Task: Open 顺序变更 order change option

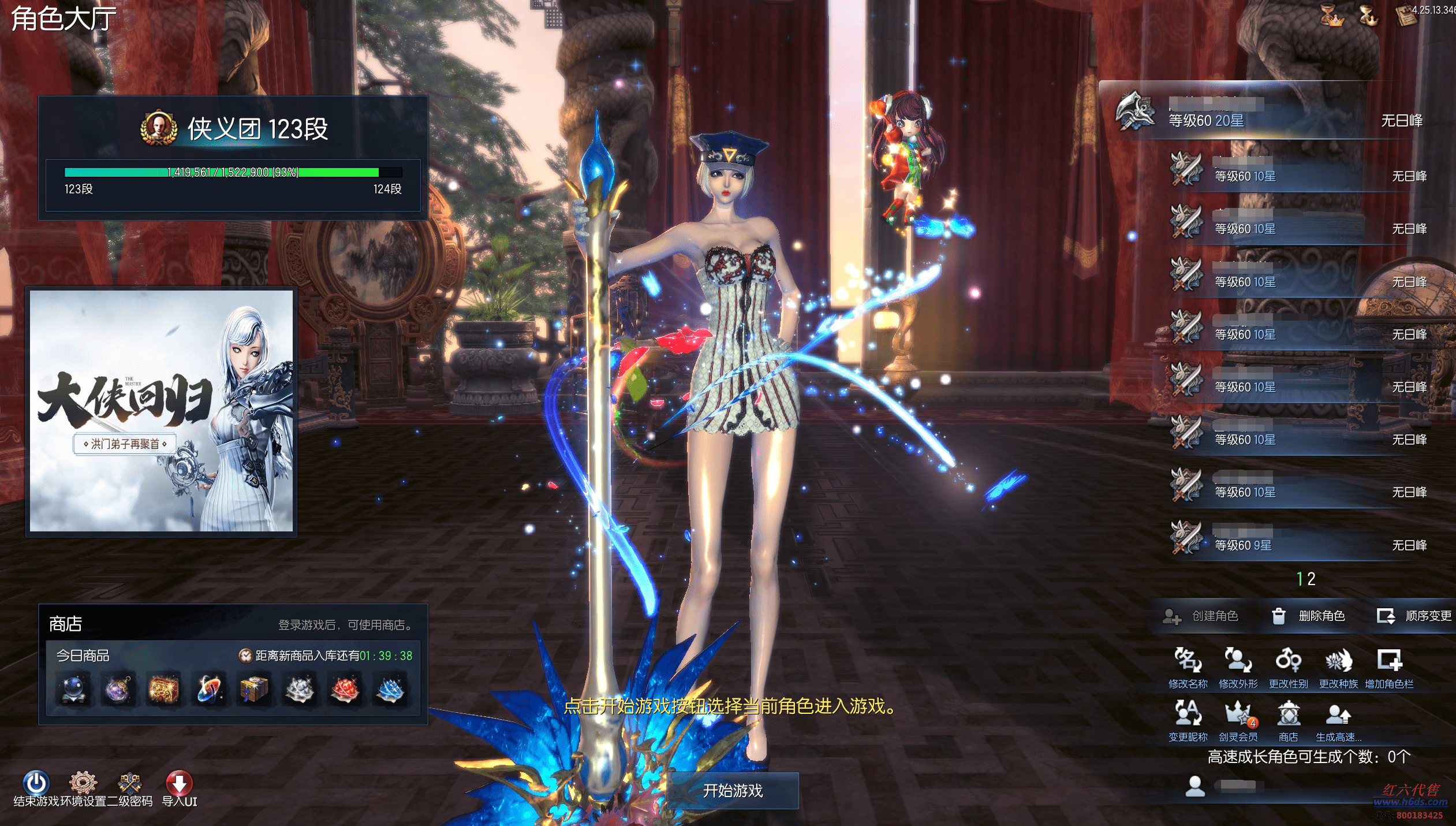Action: click(1415, 616)
